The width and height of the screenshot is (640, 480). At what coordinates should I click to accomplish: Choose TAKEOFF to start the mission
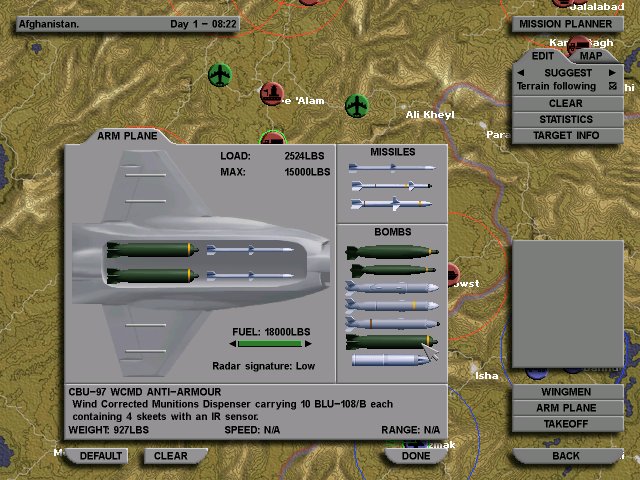point(566,424)
